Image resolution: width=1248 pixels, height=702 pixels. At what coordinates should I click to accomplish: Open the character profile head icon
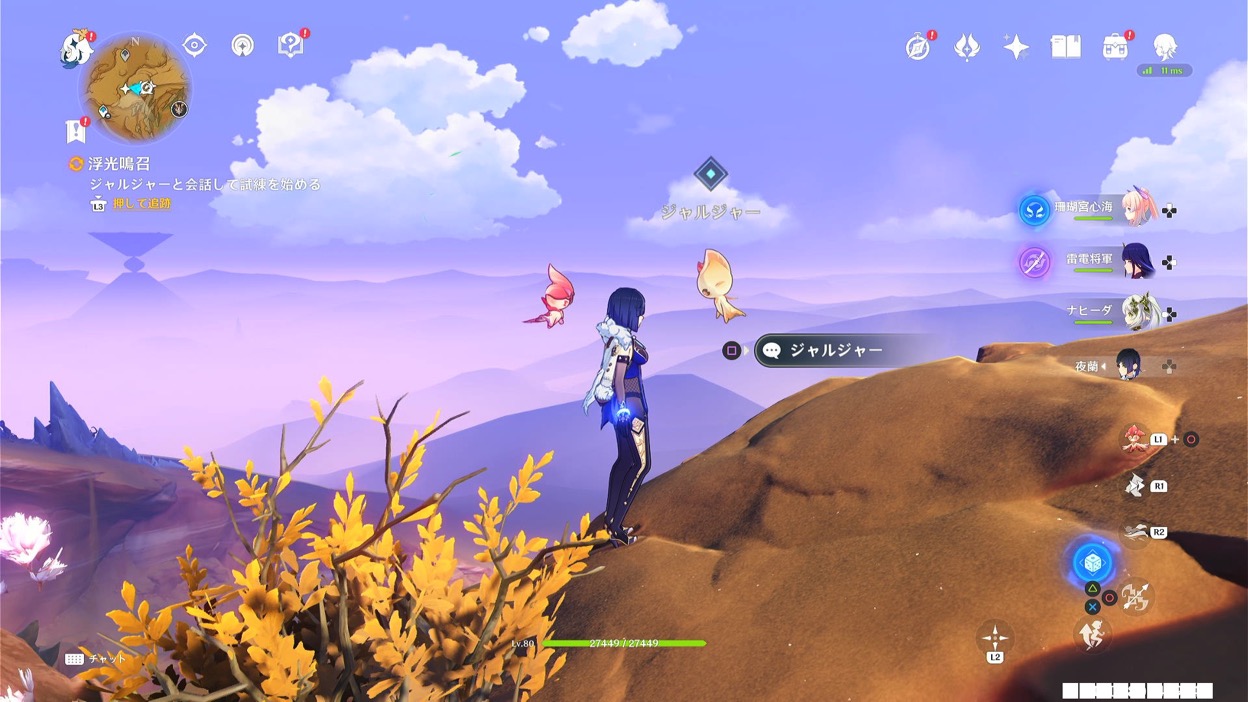pos(1164,46)
